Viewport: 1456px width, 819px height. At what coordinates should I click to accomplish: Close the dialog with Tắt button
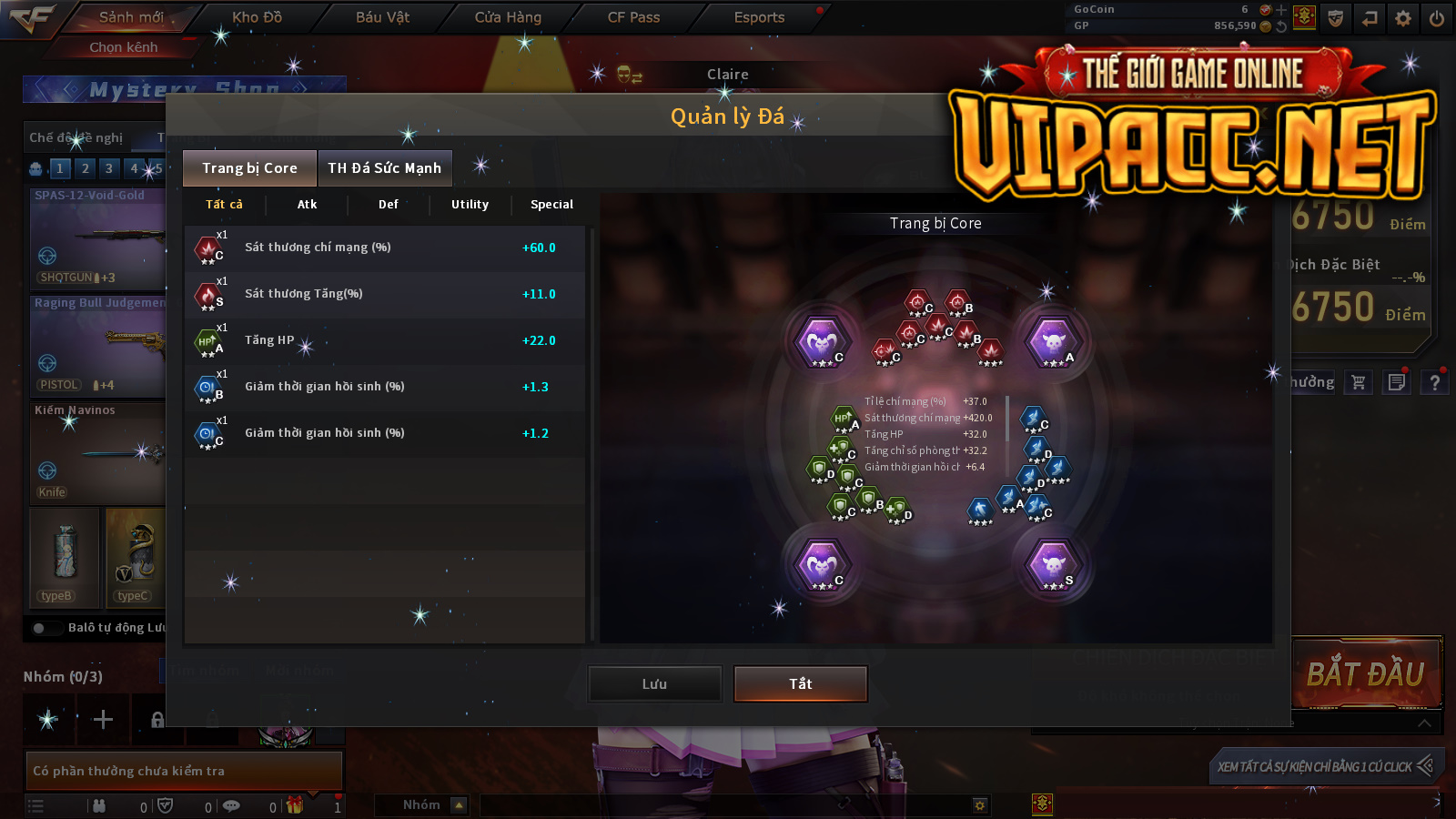coord(800,684)
